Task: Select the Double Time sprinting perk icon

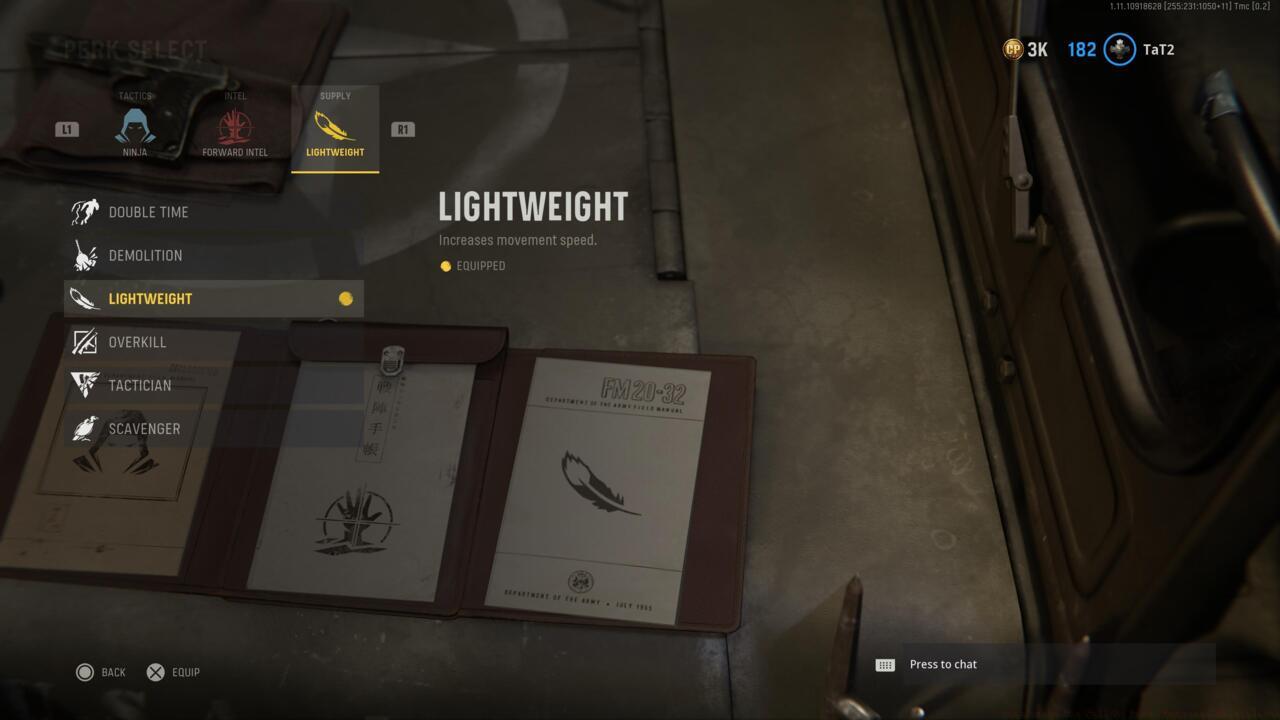Action: click(85, 211)
